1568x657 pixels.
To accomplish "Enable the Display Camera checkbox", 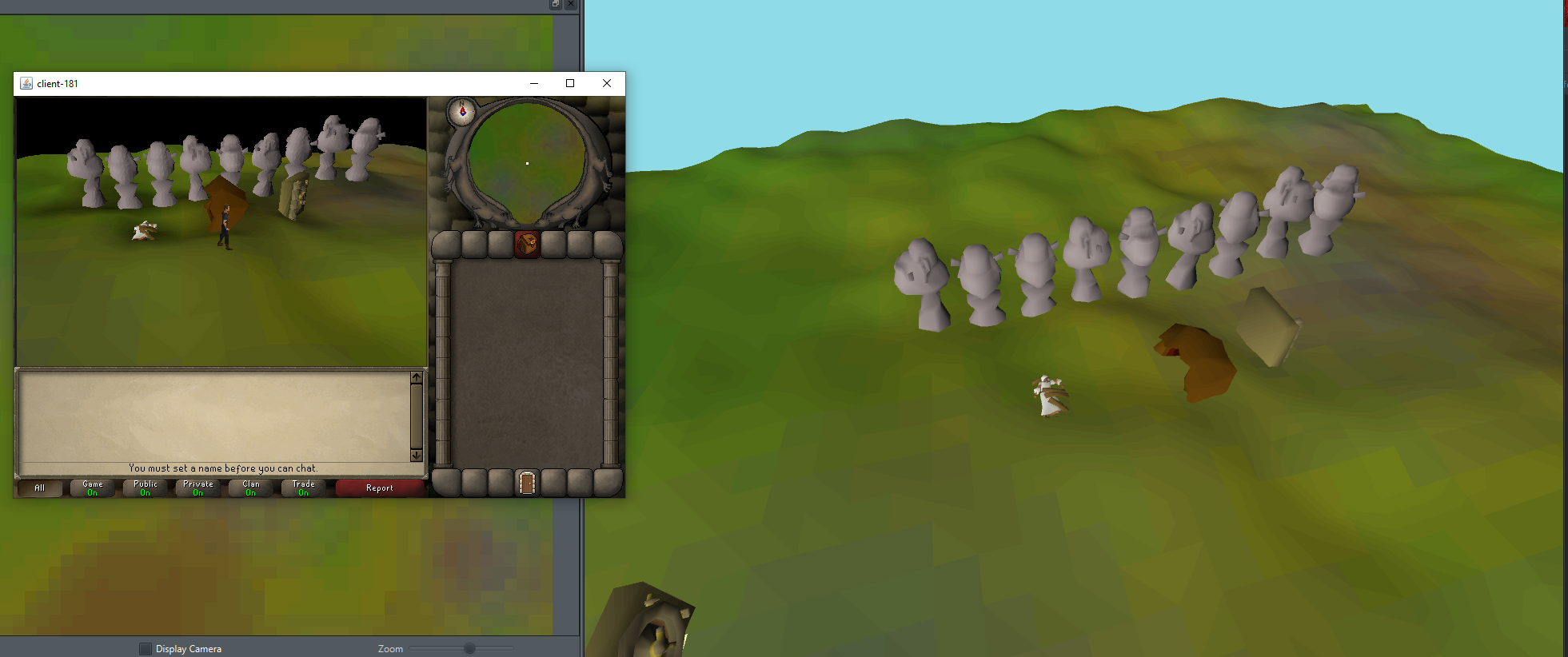I will coord(146,648).
